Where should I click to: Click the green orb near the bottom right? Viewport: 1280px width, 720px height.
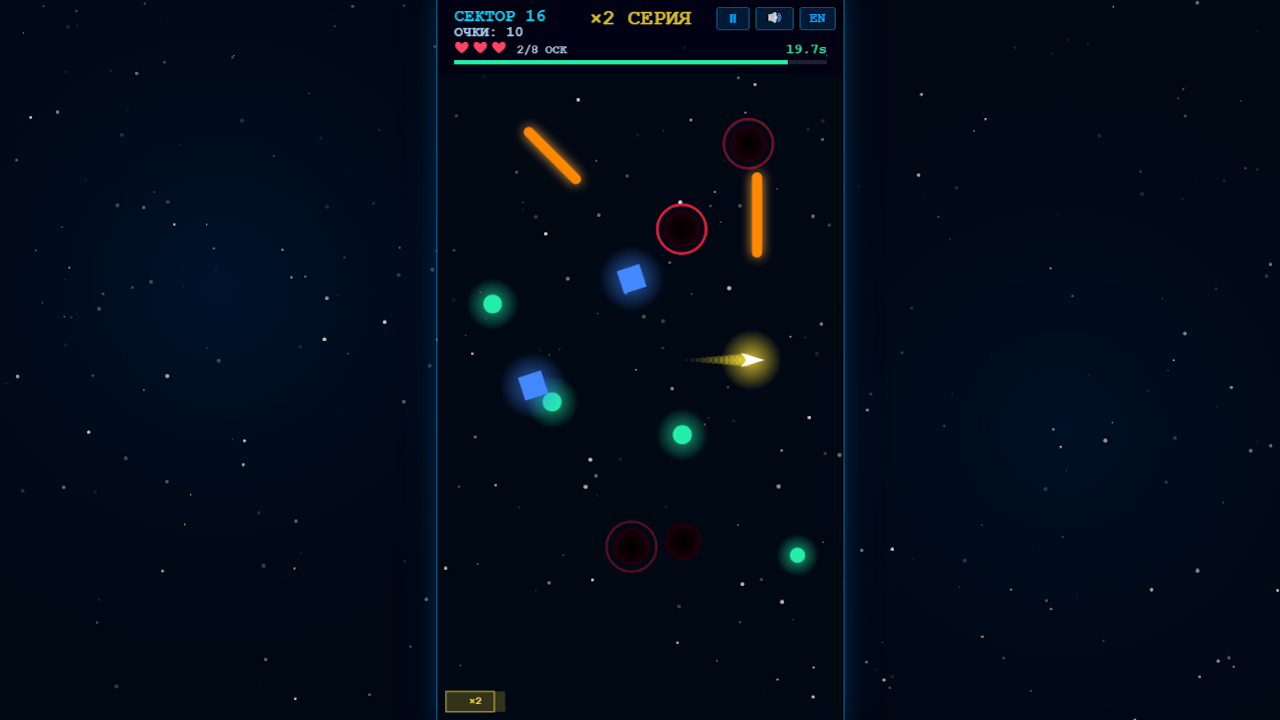(x=796, y=554)
